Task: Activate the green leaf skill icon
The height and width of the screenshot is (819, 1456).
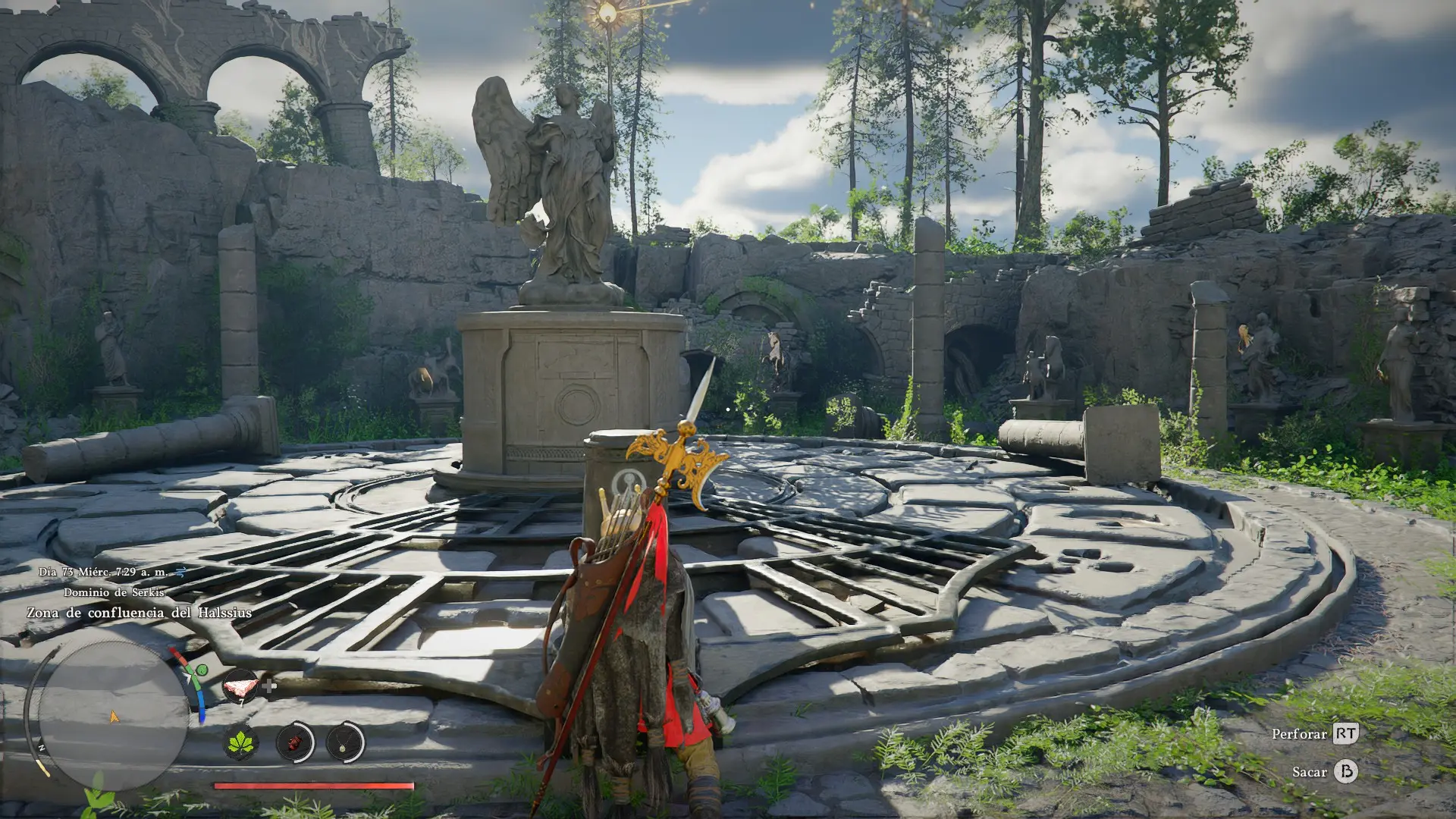Action: tap(241, 742)
